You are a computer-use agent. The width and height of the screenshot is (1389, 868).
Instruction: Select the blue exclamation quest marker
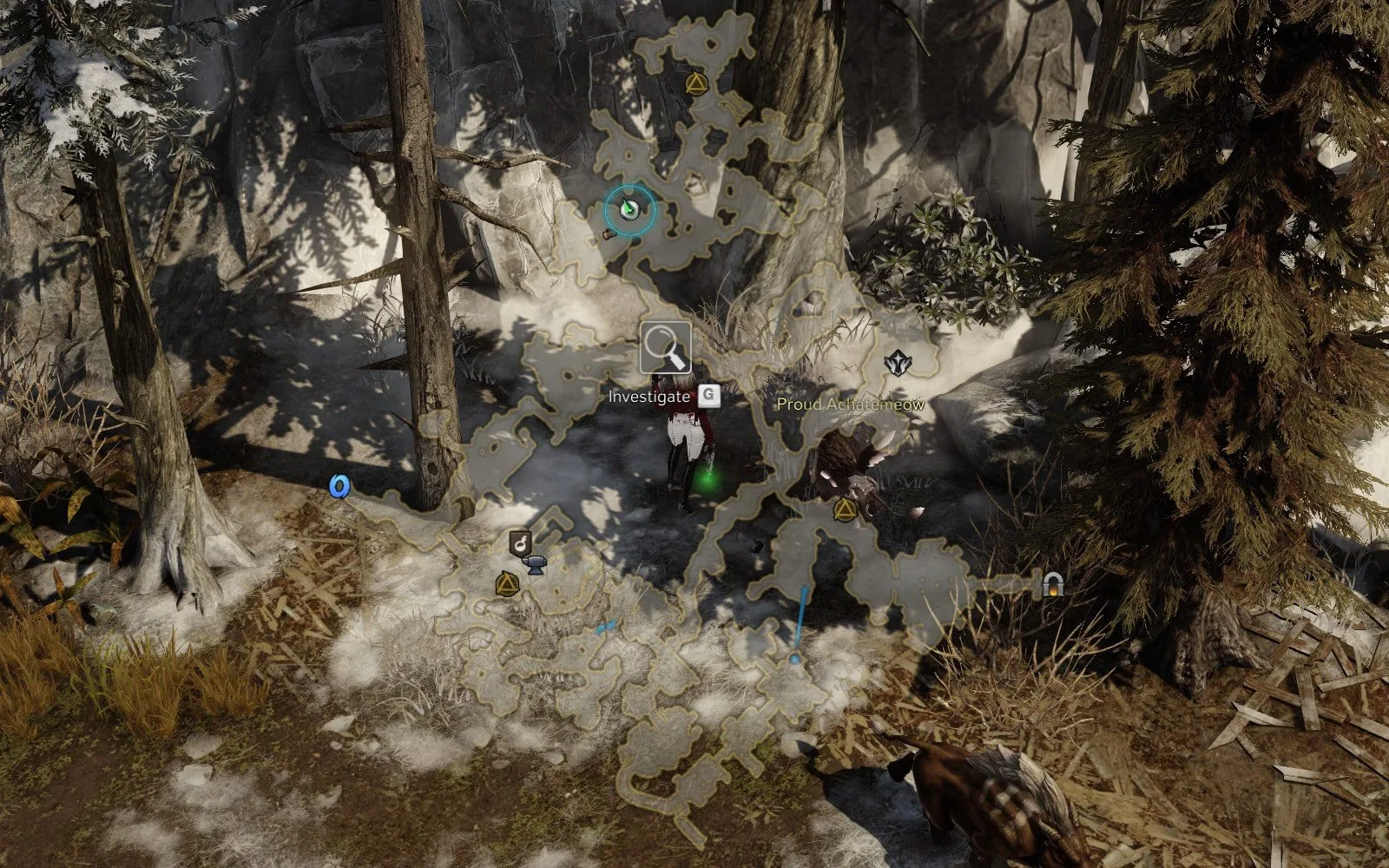coord(800,625)
